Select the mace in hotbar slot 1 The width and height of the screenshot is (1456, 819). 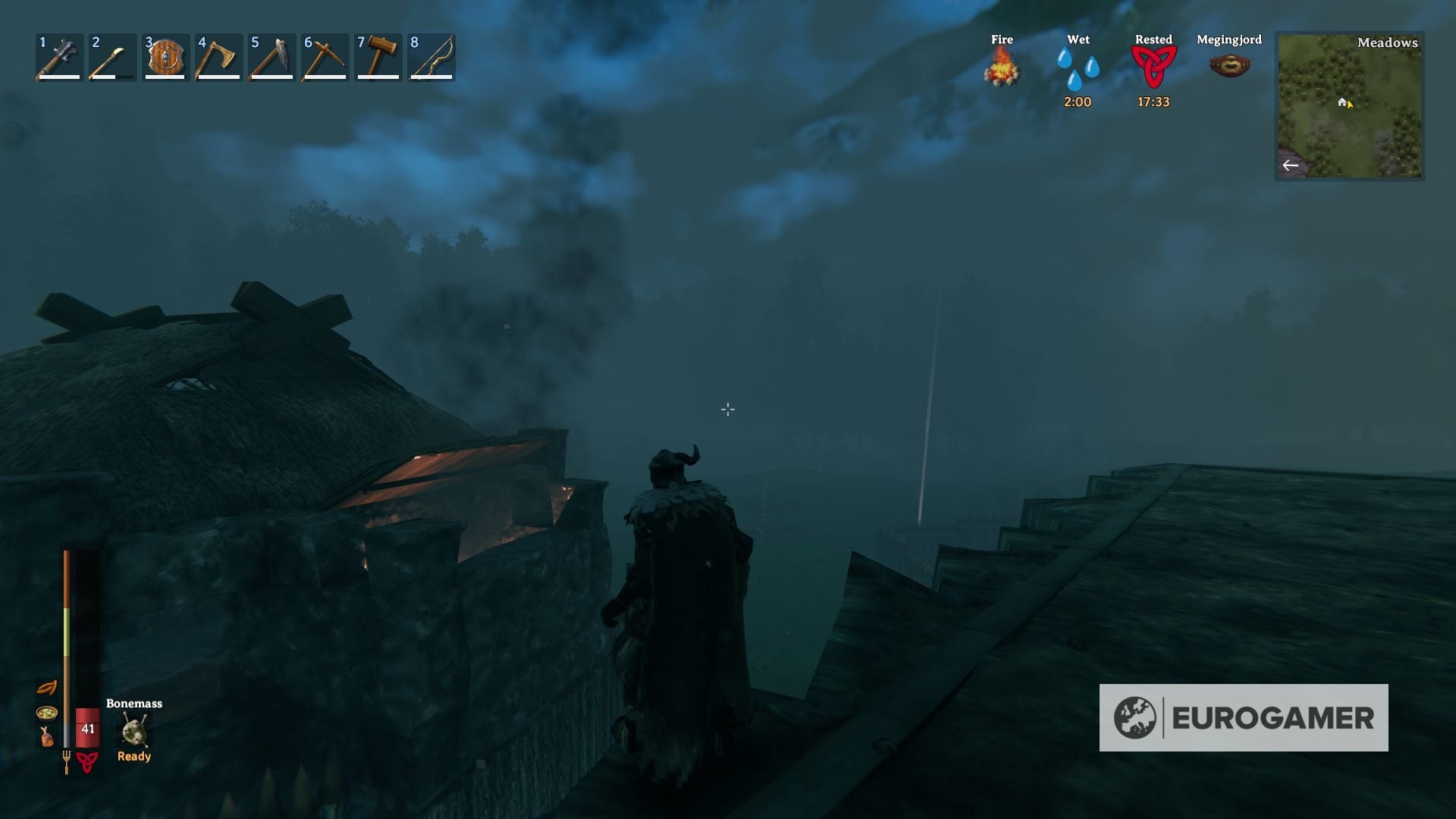click(57, 57)
